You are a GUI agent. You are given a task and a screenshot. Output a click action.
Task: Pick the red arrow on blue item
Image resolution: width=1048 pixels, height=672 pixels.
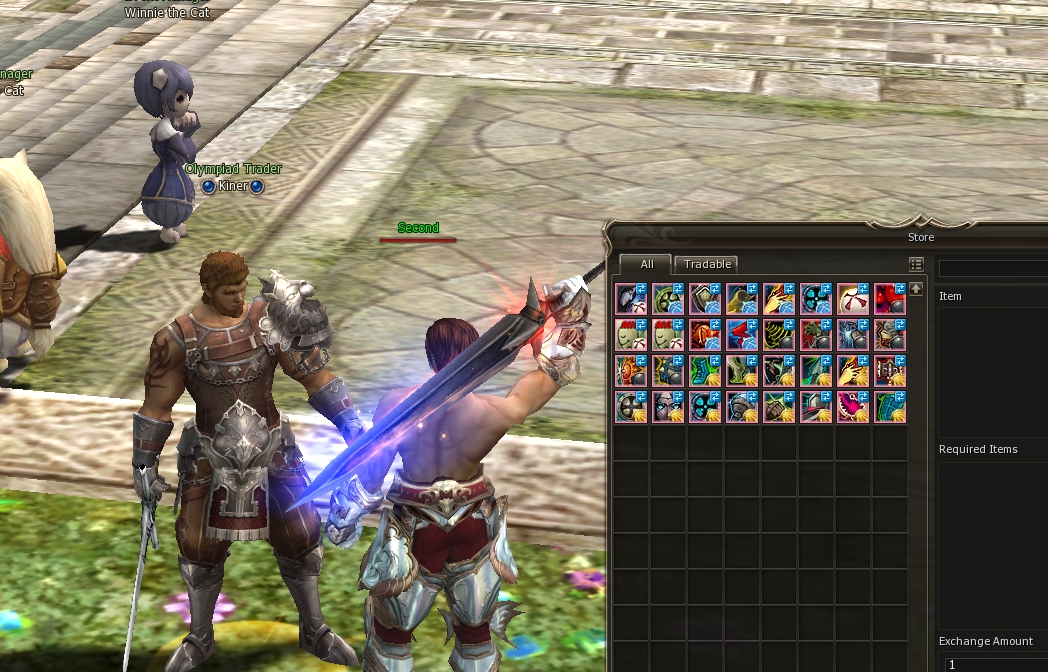click(x=741, y=335)
